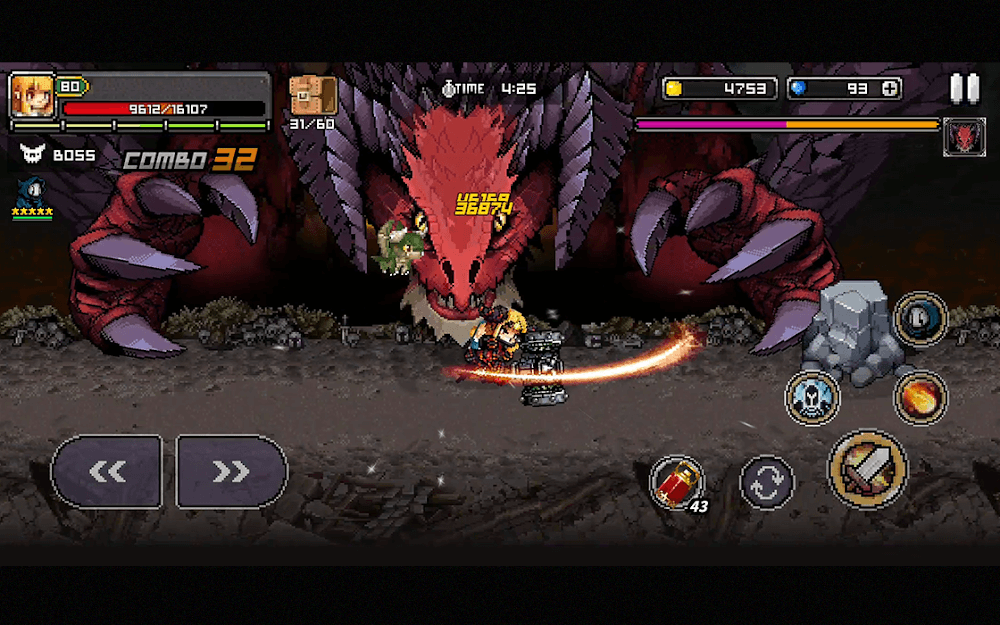Viewport: 1000px width, 625px height.
Task: Add more blue gems with plus button
Action: tap(889, 88)
